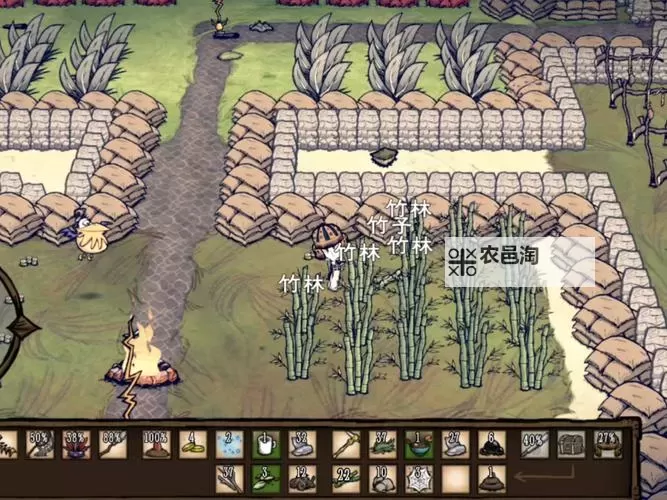Pick the stack of 12 logs
This screenshot has height=500, width=667.
coord(302,478)
